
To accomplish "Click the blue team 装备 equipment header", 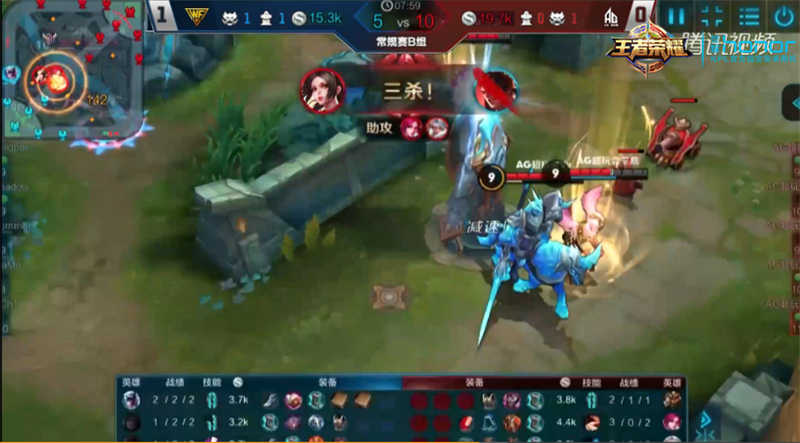I will tap(328, 382).
